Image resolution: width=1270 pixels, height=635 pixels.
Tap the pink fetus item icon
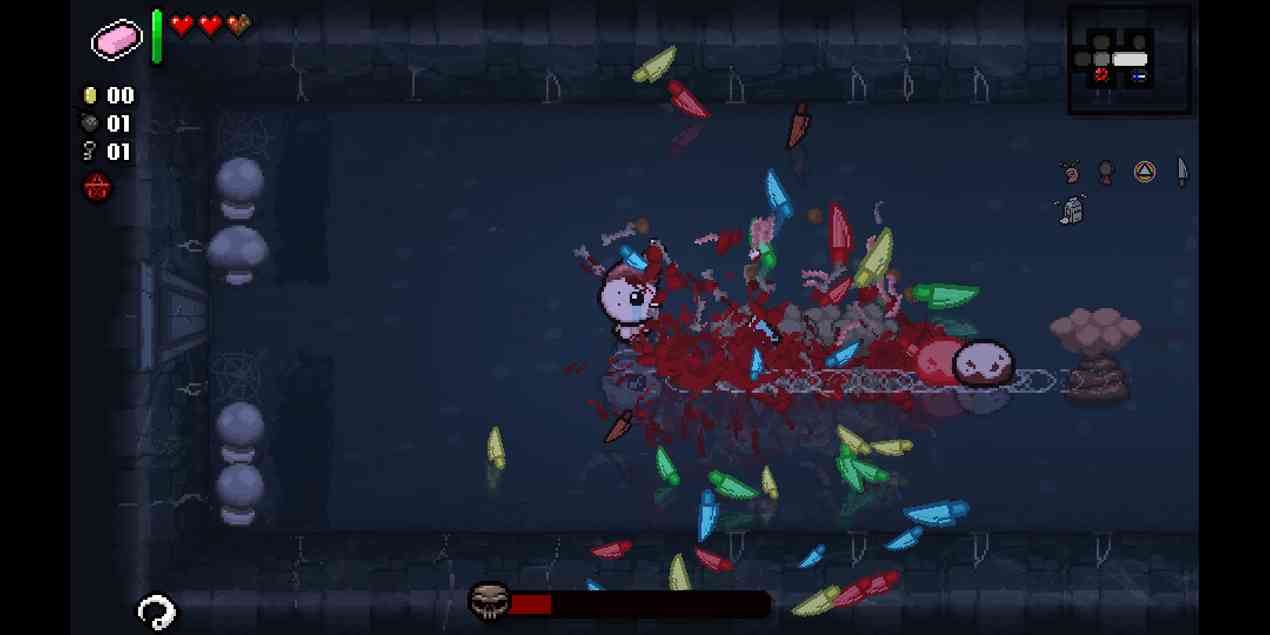click(1071, 173)
